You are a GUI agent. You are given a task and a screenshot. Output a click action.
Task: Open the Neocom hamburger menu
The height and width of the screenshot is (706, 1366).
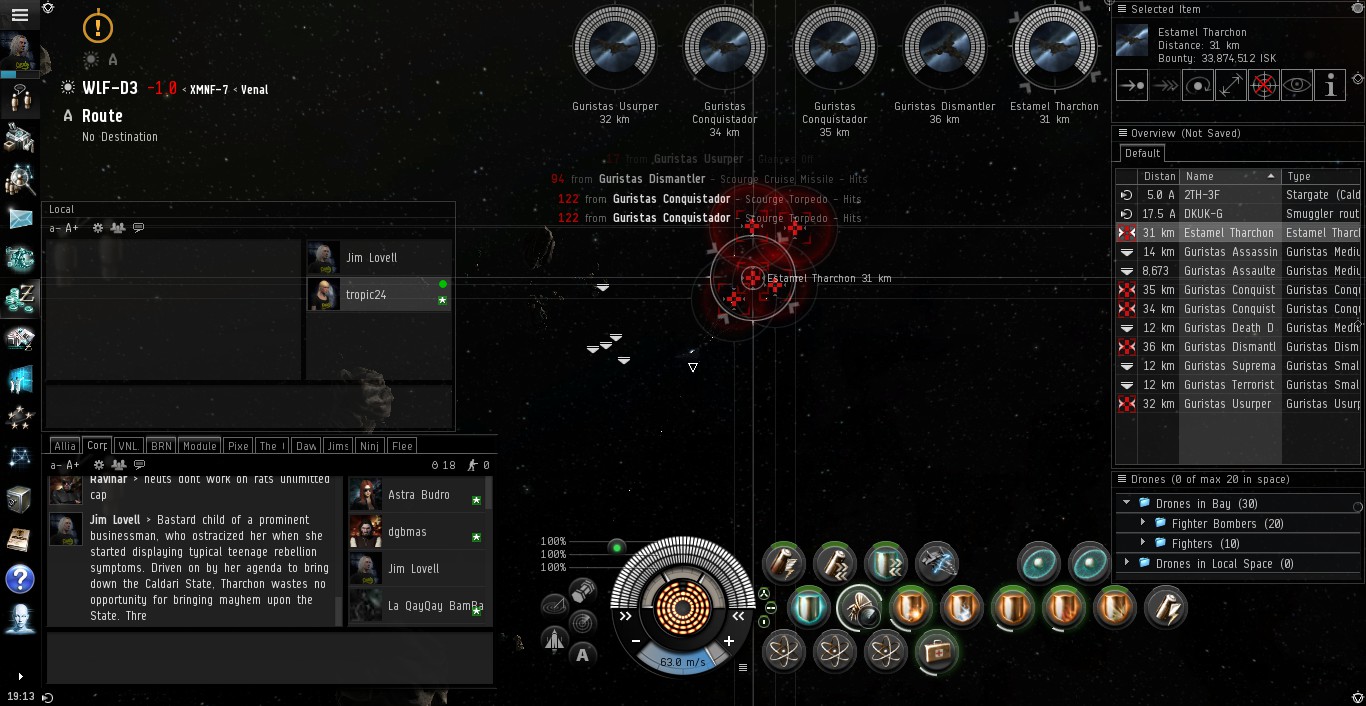click(19, 16)
